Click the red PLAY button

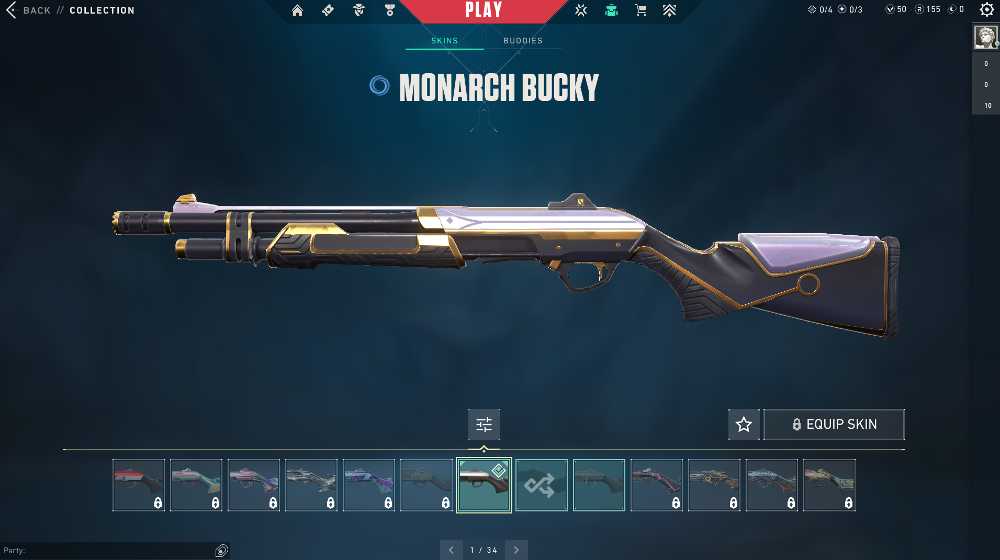(483, 11)
